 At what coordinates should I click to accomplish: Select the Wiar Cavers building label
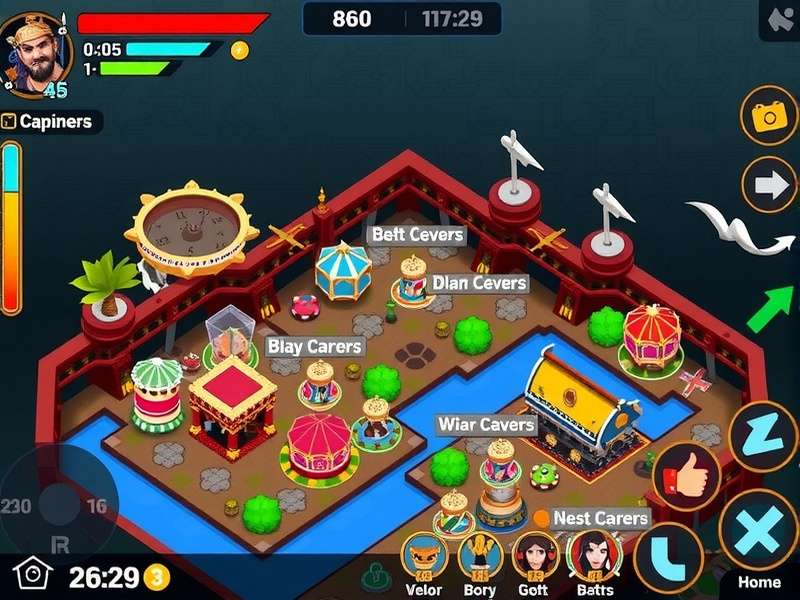click(x=486, y=425)
